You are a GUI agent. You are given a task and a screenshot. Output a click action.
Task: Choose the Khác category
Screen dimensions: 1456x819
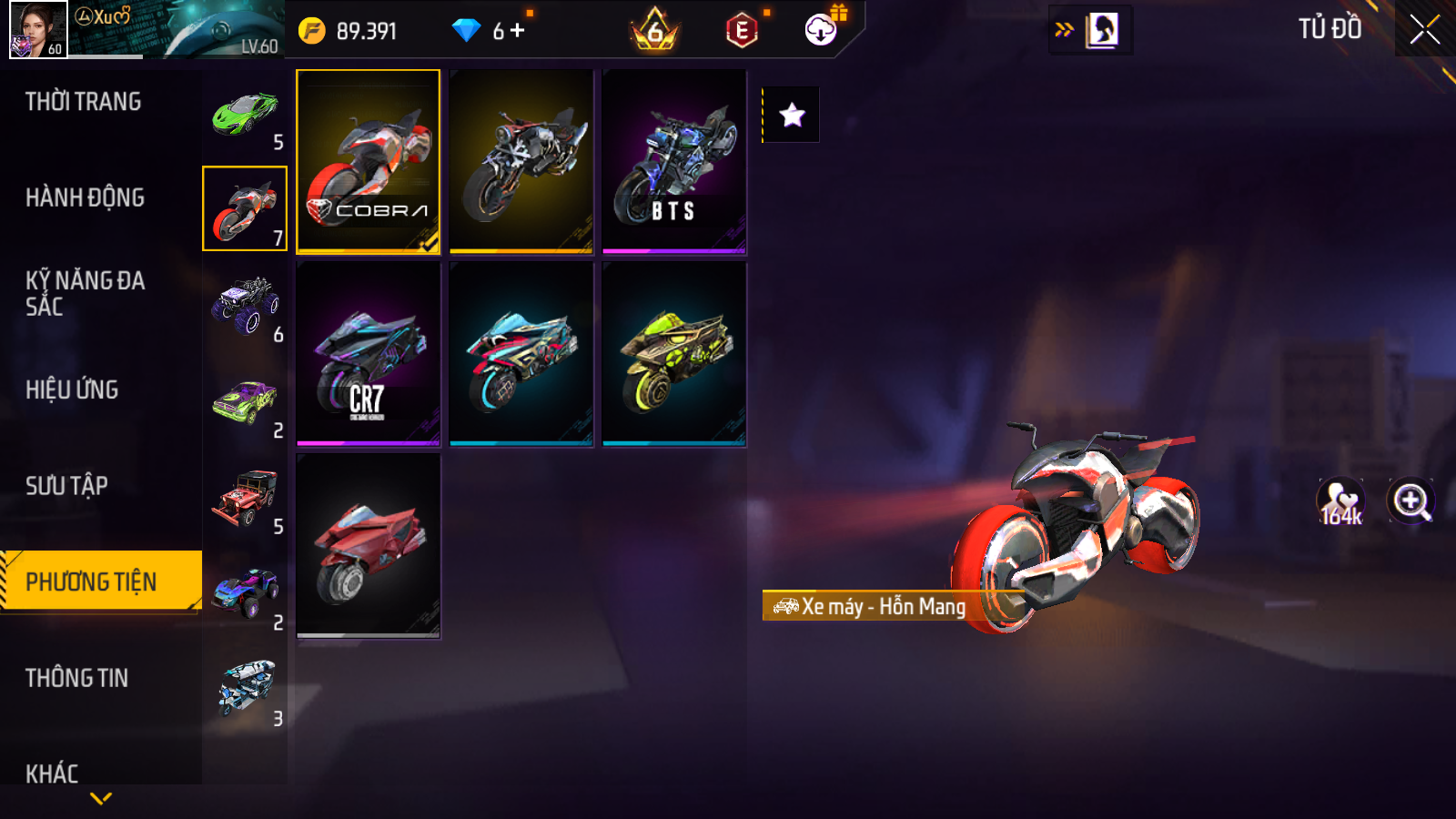(53, 773)
